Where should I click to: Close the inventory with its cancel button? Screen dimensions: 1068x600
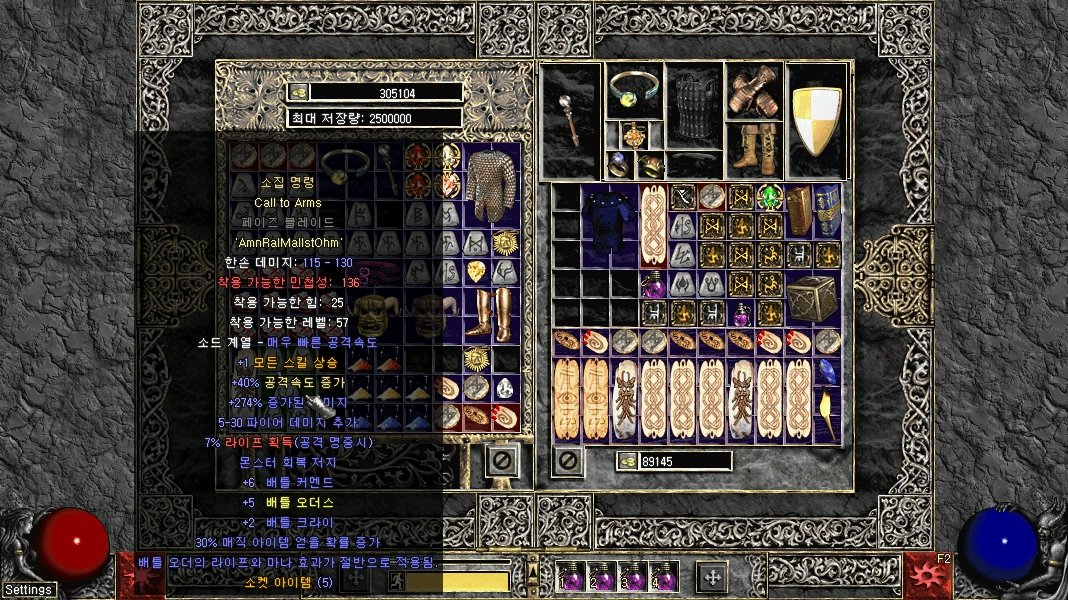point(568,461)
